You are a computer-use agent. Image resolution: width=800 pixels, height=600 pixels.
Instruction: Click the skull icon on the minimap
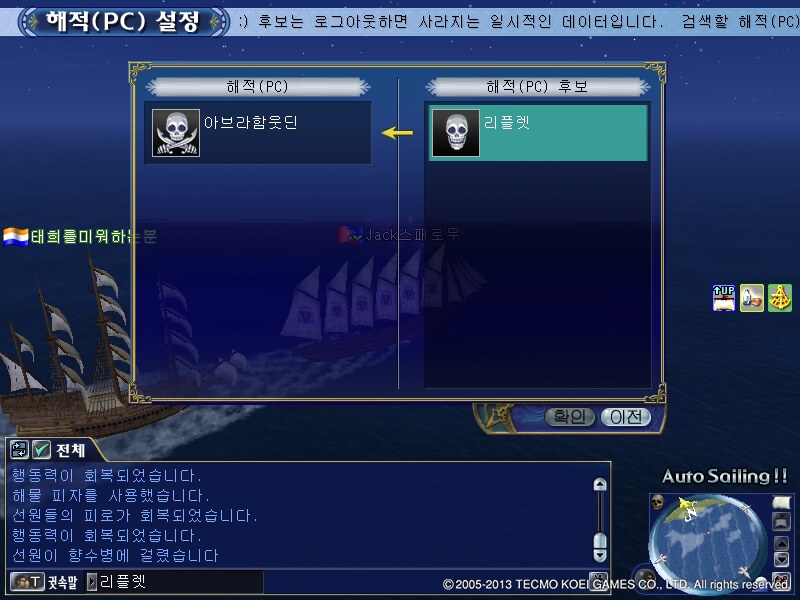click(x=658, y=500)
